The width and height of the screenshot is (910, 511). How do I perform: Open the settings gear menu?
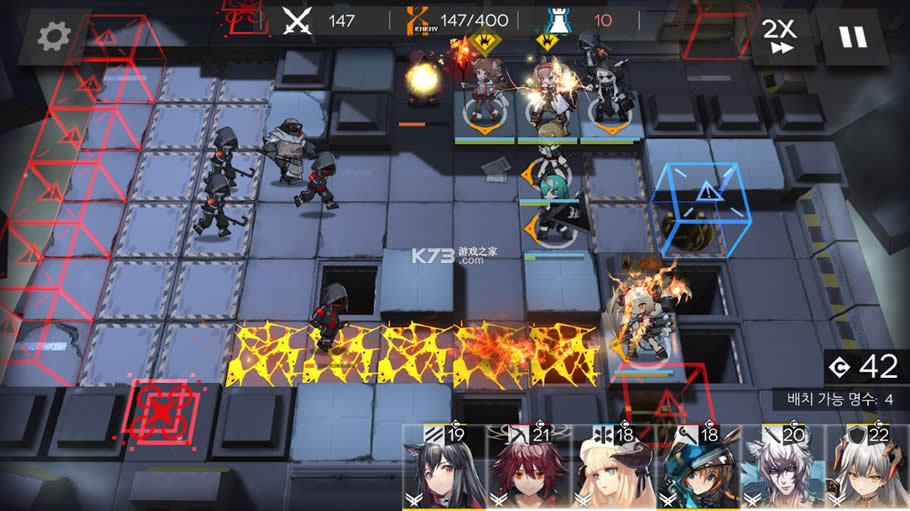[x=53, y=37]
